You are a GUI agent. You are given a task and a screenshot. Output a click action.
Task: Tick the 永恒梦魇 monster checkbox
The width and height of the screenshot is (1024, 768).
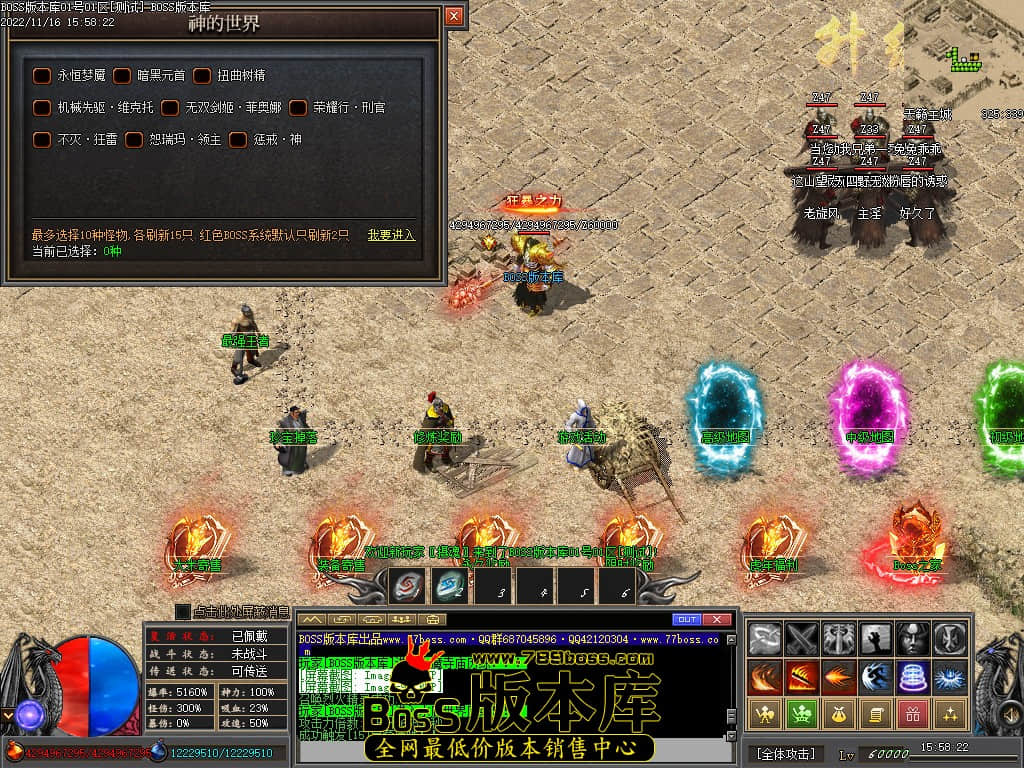(42, 75)
